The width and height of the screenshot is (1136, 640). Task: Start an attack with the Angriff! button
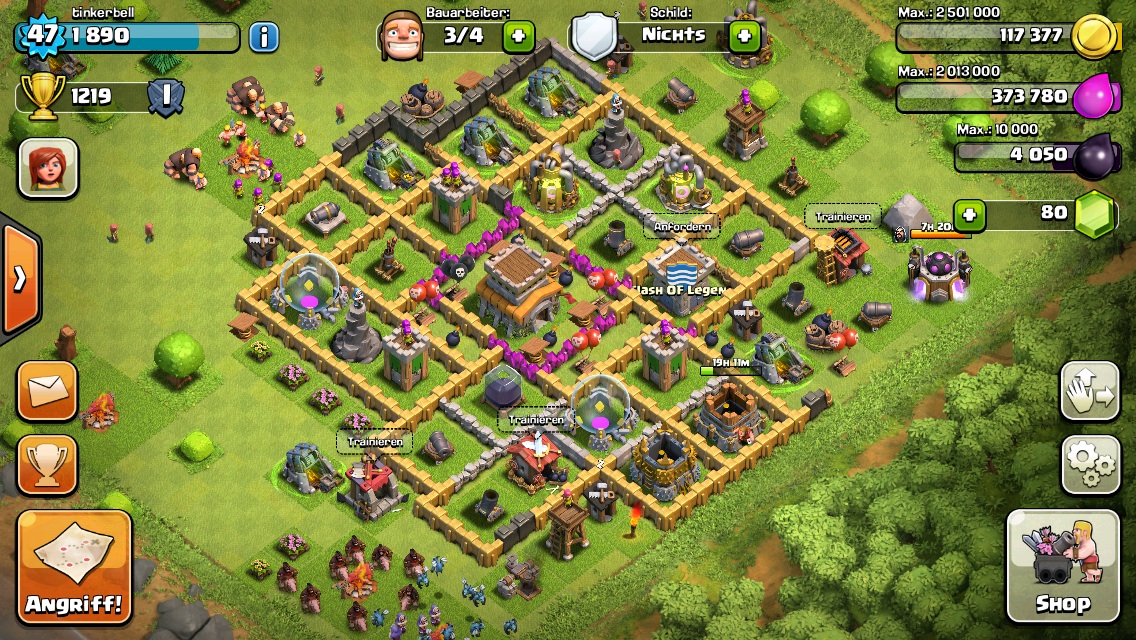click(74, 568)
